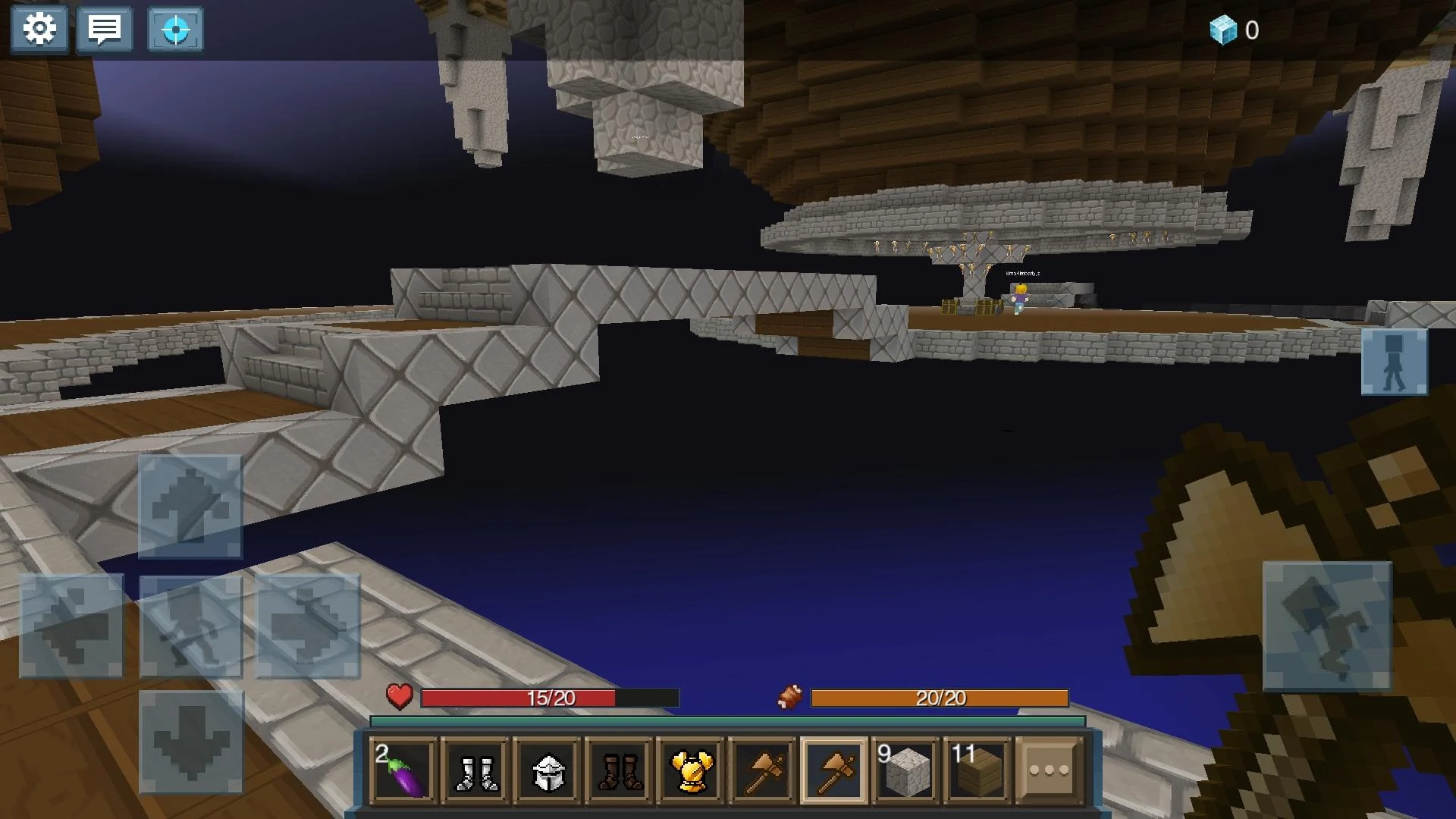Equip the iron helmet from the hotbar
1456x819 pixels.
coord(546,768)
